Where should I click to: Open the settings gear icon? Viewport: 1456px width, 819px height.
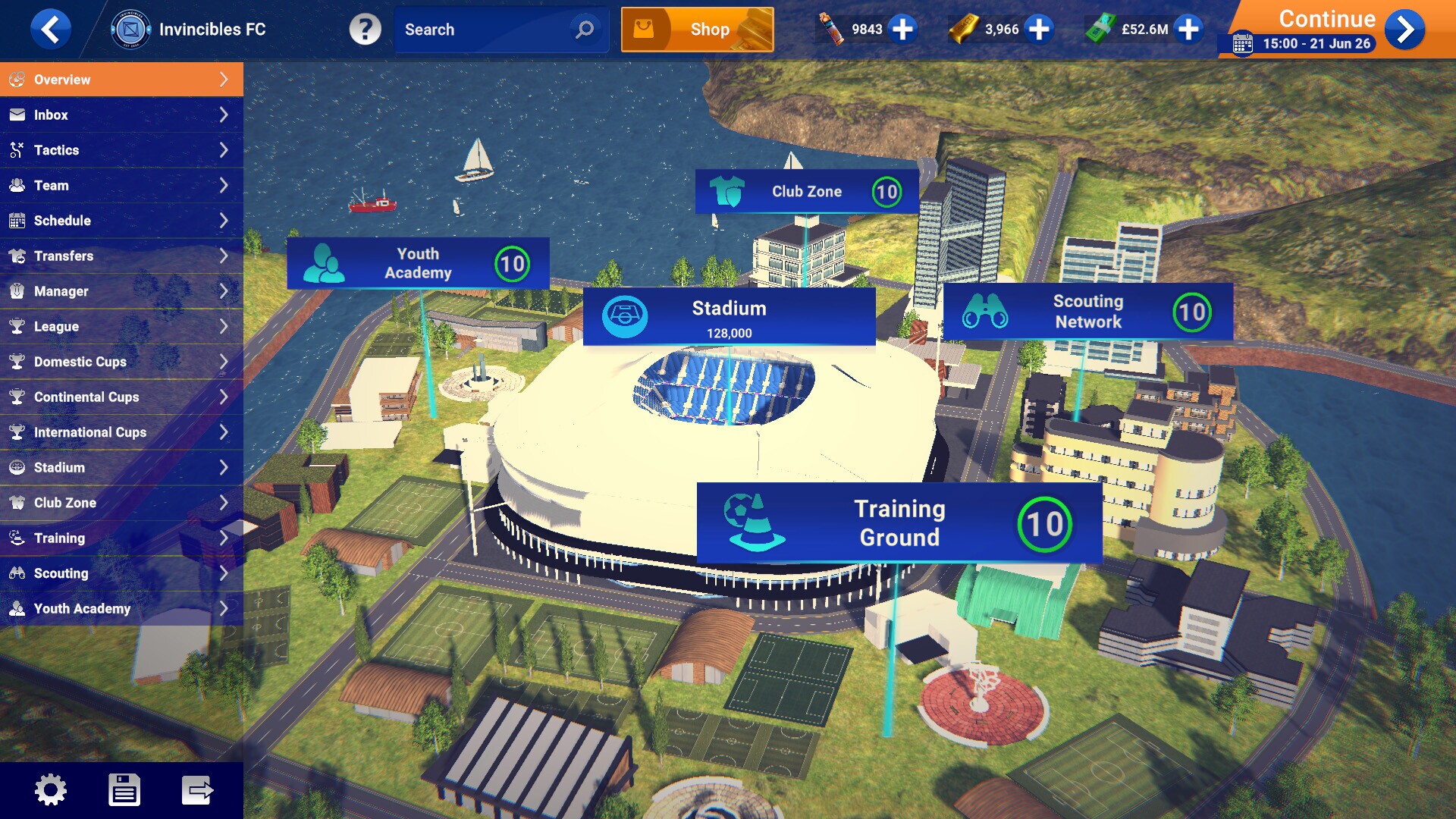(52, 789)
